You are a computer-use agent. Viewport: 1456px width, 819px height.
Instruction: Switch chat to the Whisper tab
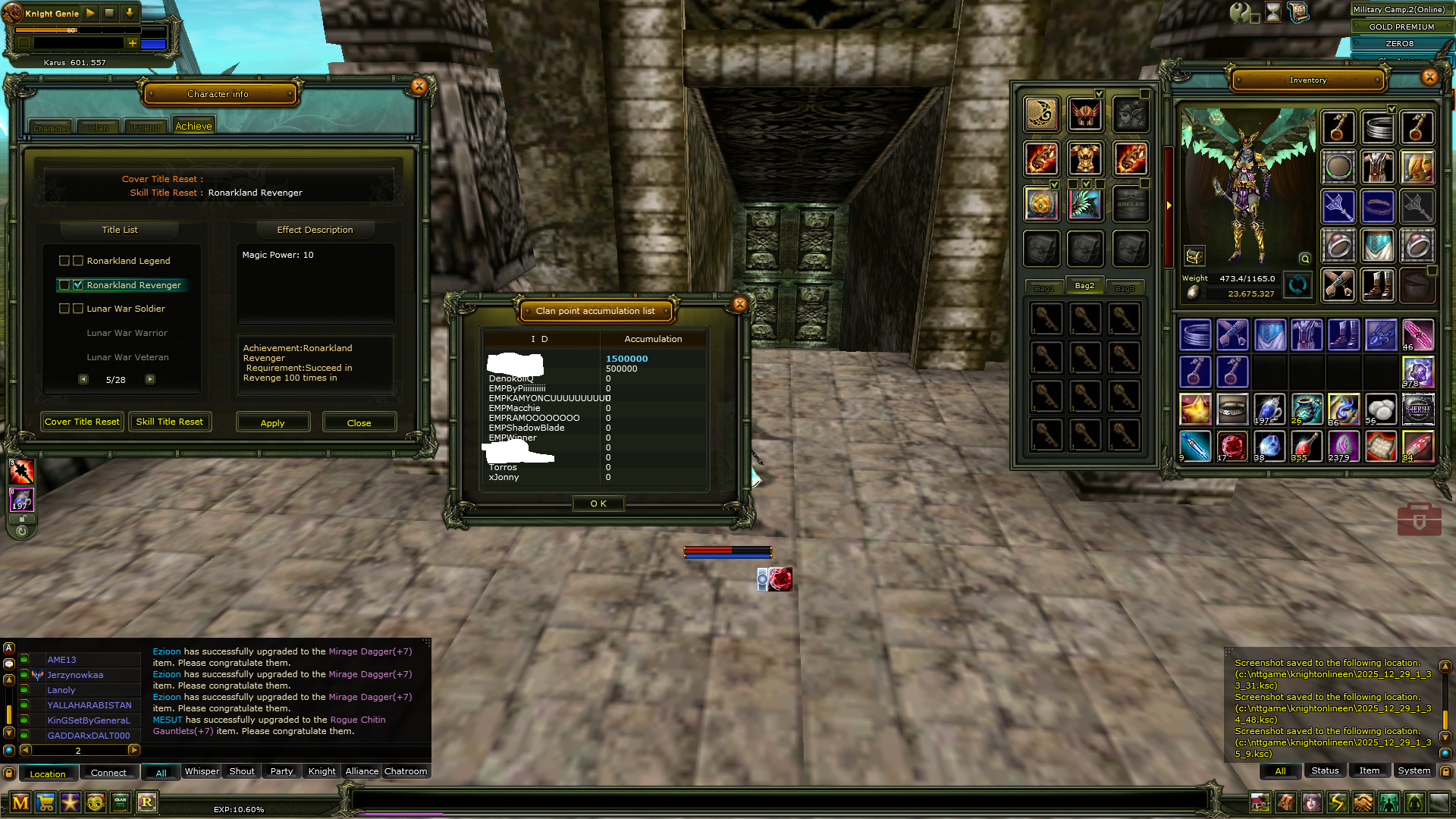pyautogui.click(x=202, y=771)
